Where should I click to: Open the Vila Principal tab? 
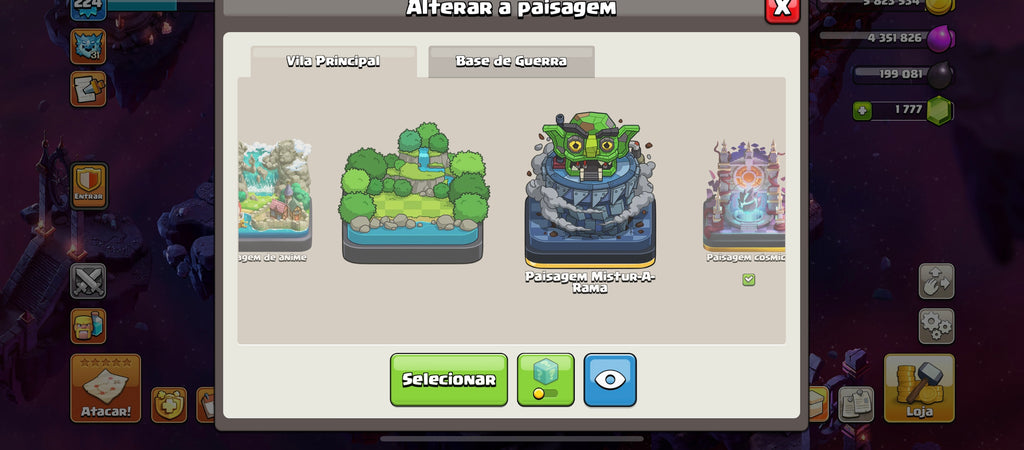(333, 61)
